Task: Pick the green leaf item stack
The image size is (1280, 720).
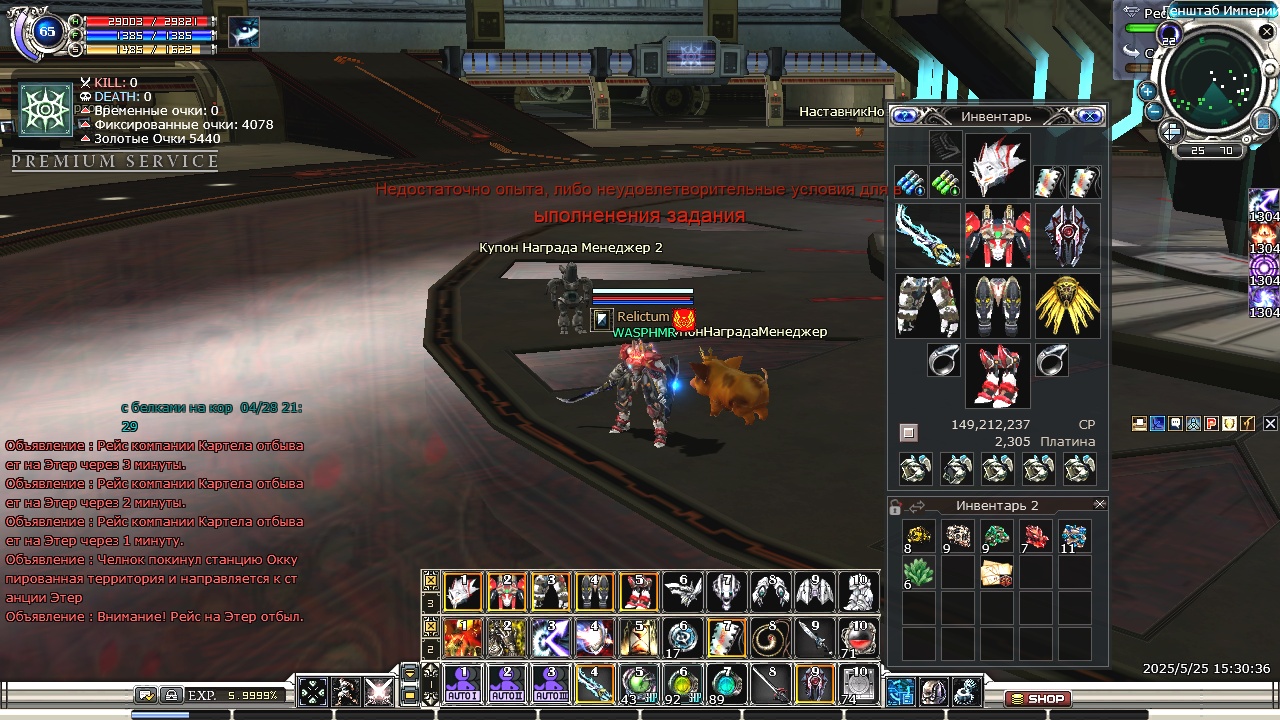Action: pos(919,573)
